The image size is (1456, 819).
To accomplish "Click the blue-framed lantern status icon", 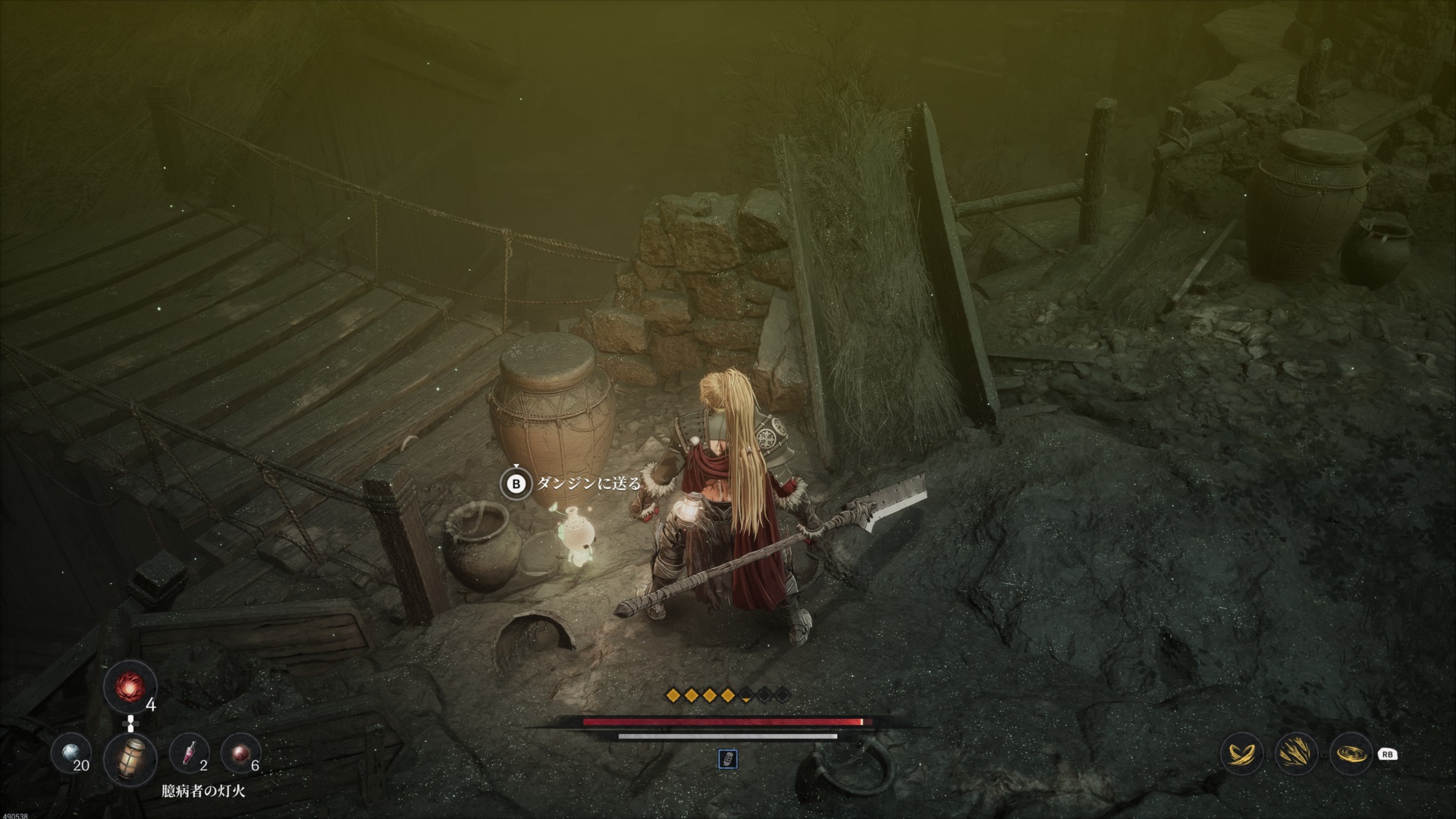I will point(727,758).
